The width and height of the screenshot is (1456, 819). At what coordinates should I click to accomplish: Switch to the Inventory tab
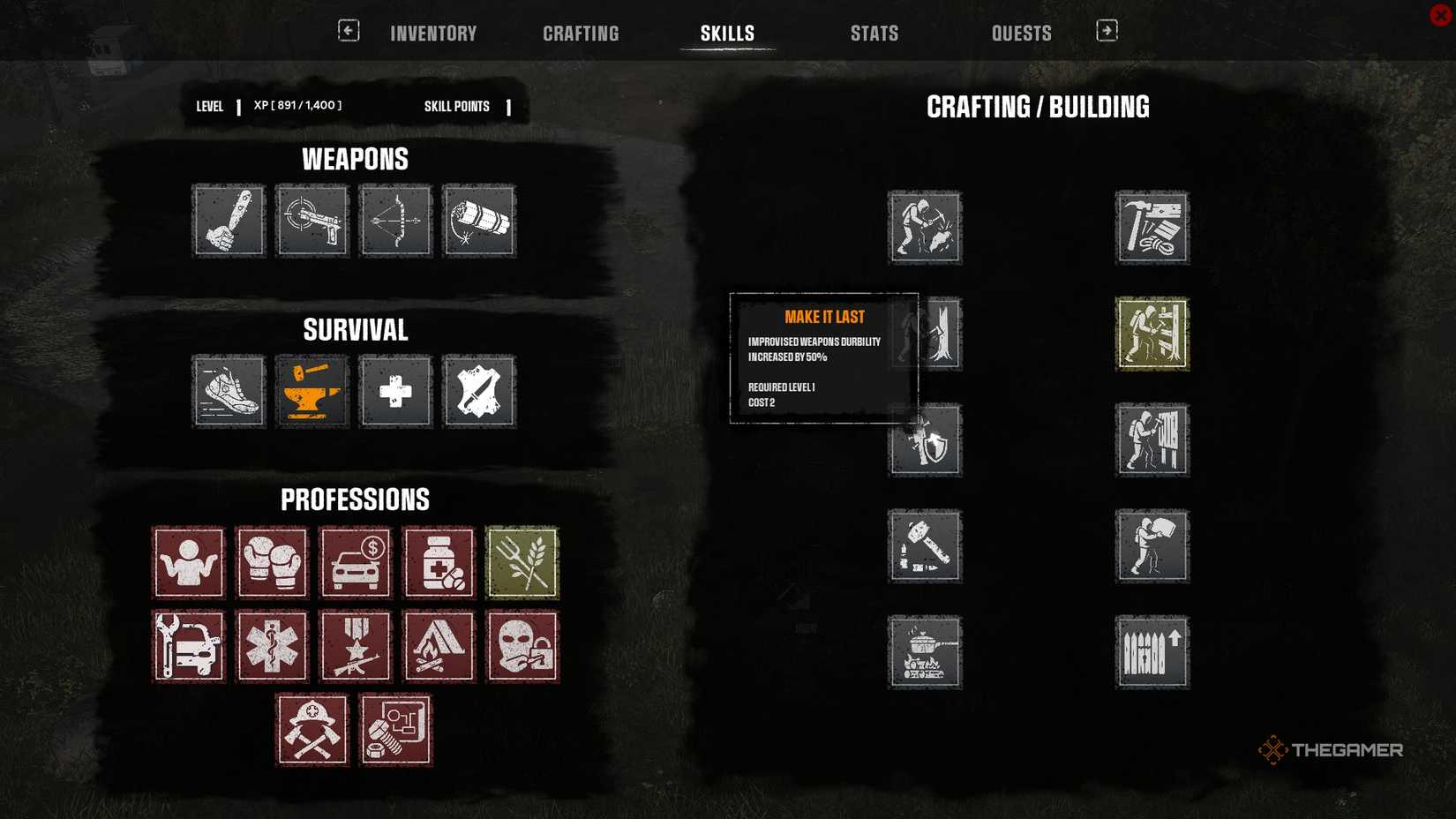point(433,33)
